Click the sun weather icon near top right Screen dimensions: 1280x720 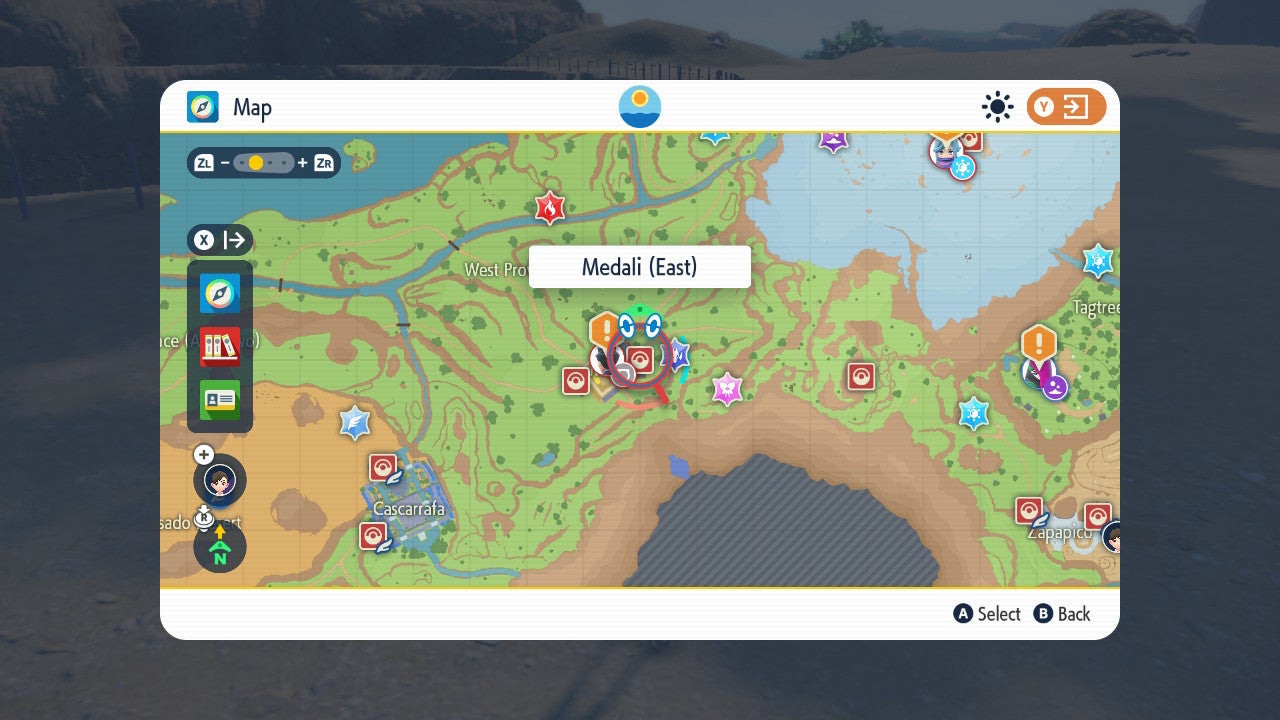click(x=997, y=107)
